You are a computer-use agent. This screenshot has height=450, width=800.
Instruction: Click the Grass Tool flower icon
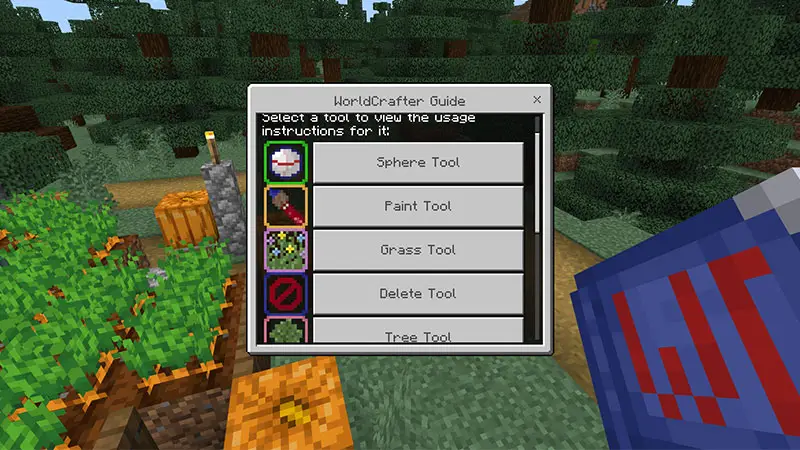[x=286, y=250]
